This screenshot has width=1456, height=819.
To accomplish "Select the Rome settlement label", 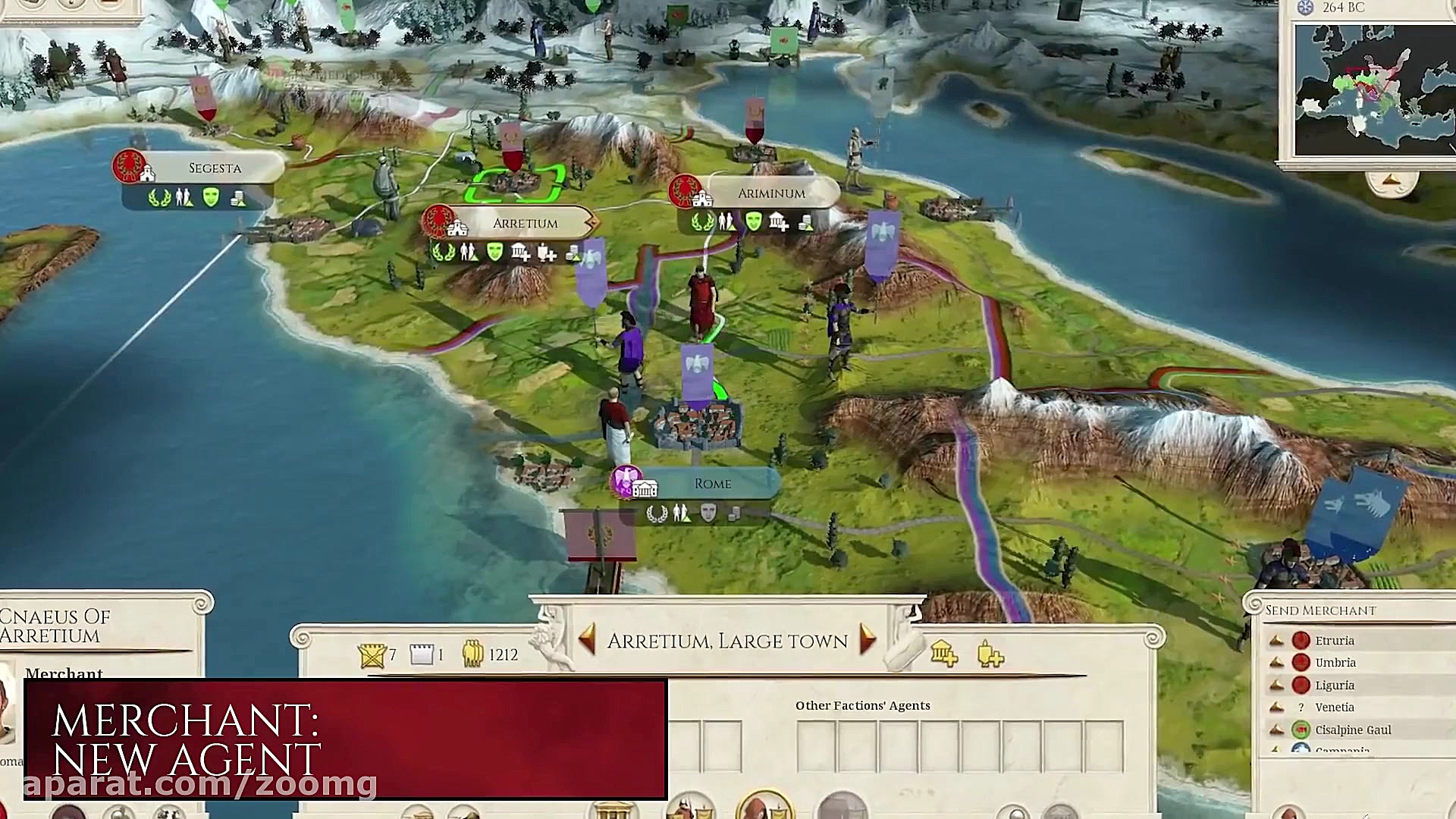I will point(712,484).
